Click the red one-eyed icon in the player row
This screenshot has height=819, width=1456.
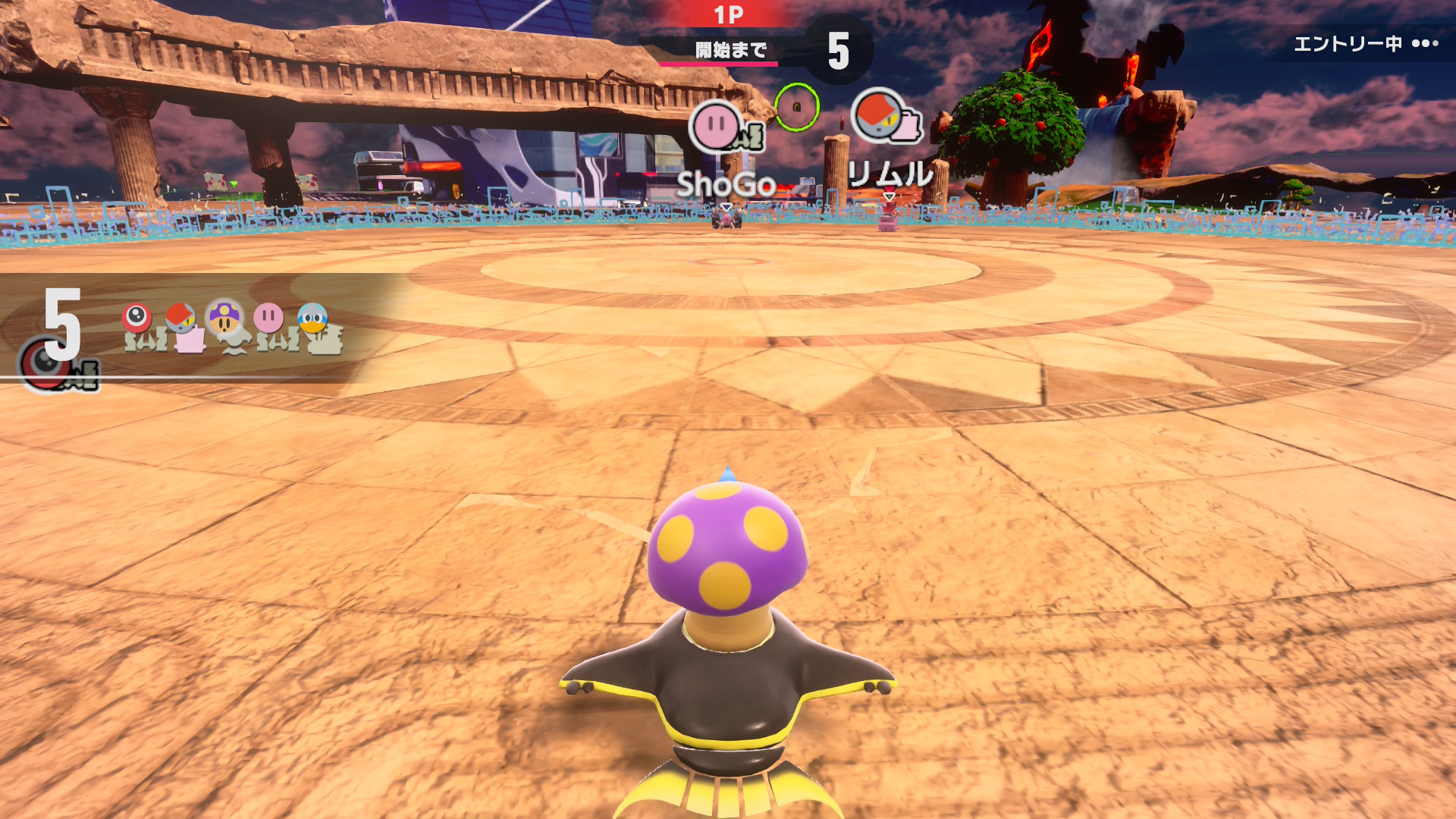pos(136,318)
